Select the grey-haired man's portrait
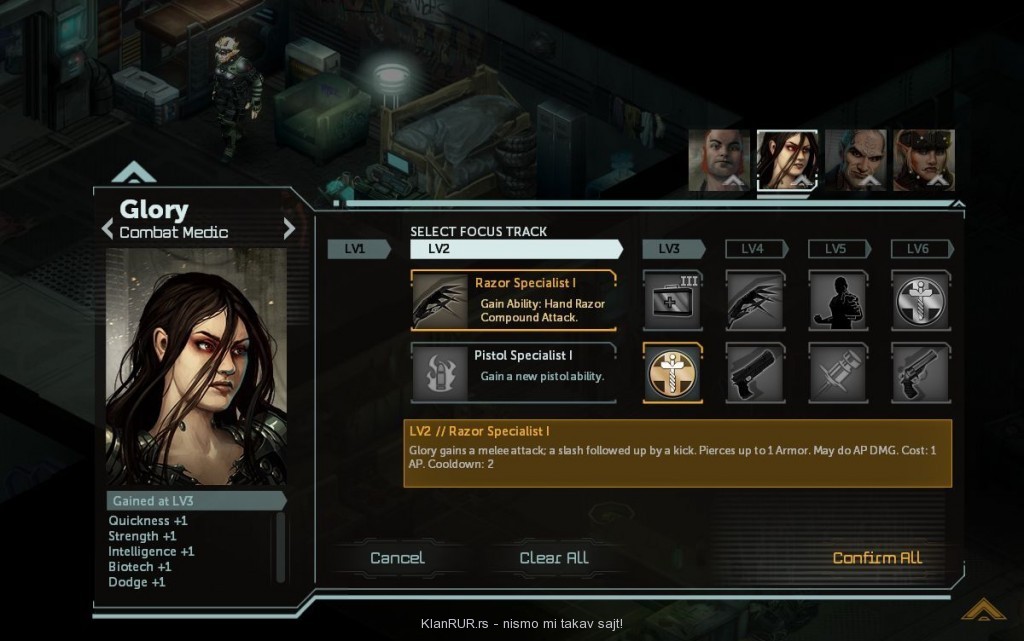The image size is (1024, 641). [x=855, y=159]
